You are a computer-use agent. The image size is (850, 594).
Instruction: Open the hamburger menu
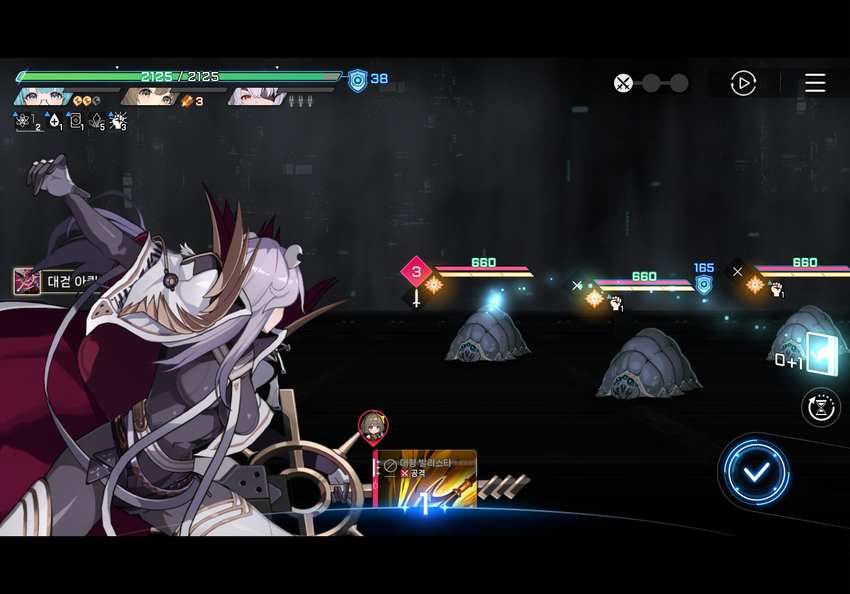click(815, 83)
